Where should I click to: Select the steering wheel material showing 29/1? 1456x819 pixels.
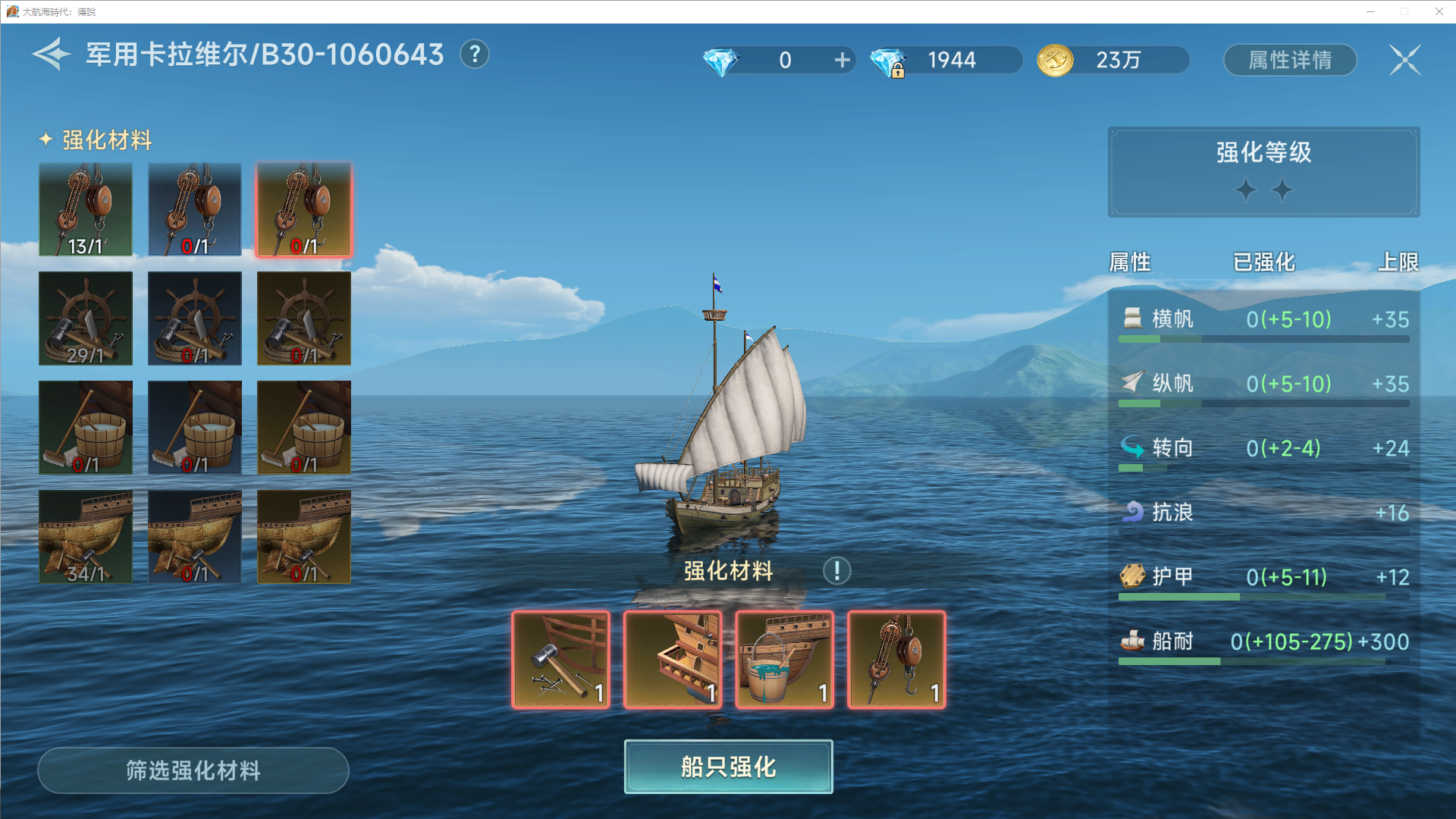tap(85, 318)
